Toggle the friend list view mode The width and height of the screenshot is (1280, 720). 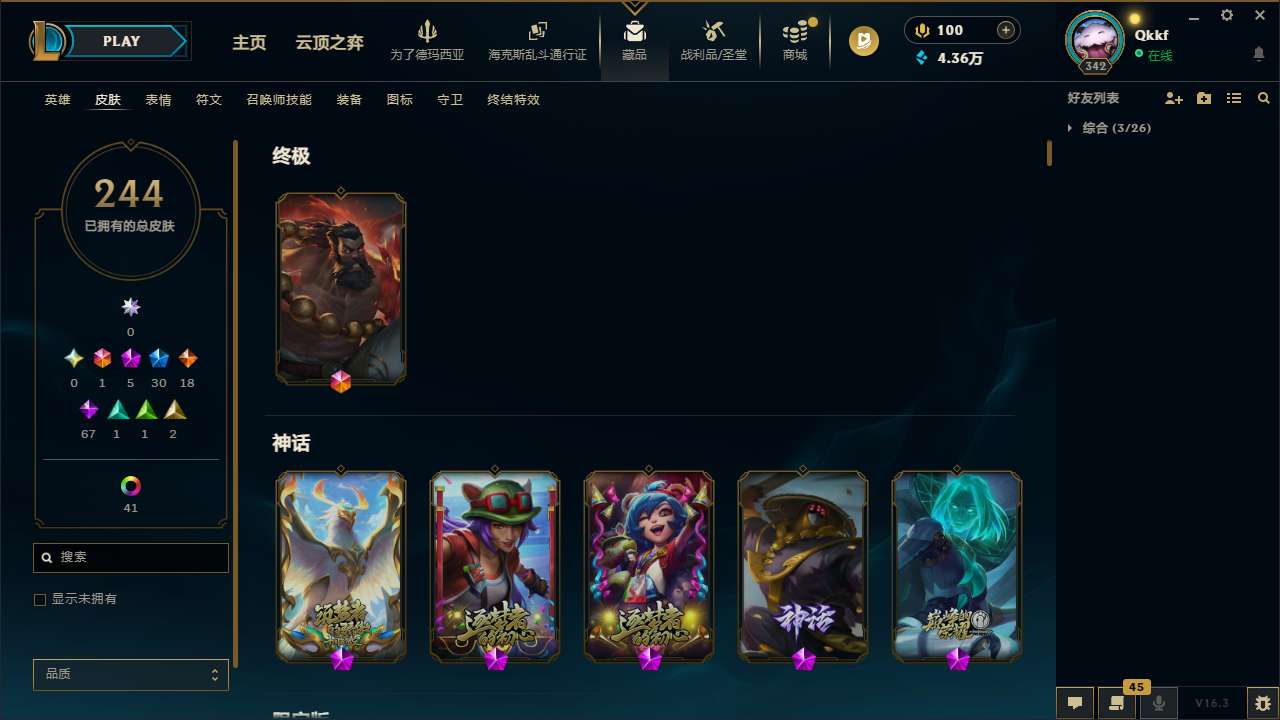pos(1233,98)
